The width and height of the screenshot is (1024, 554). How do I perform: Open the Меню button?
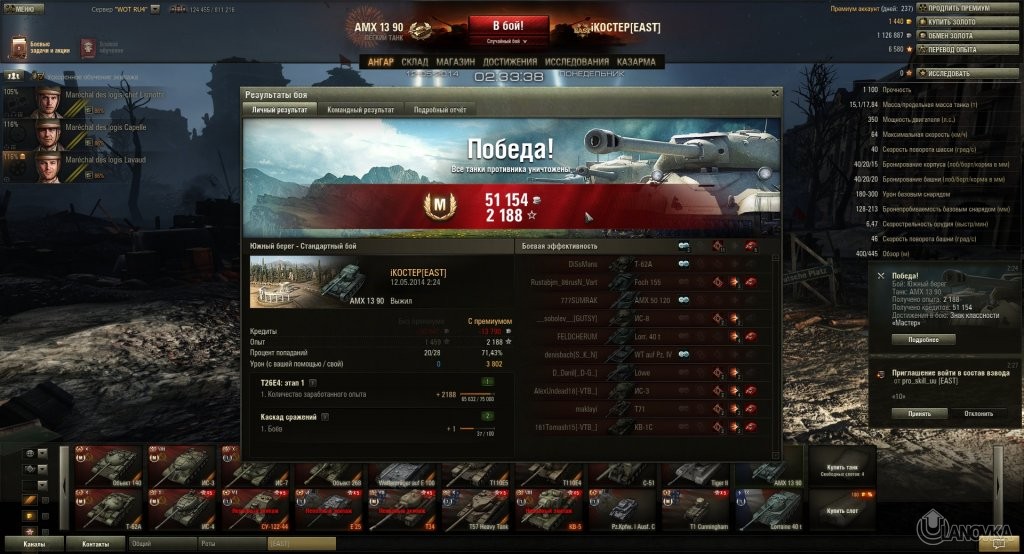click(x=25, y=8)
